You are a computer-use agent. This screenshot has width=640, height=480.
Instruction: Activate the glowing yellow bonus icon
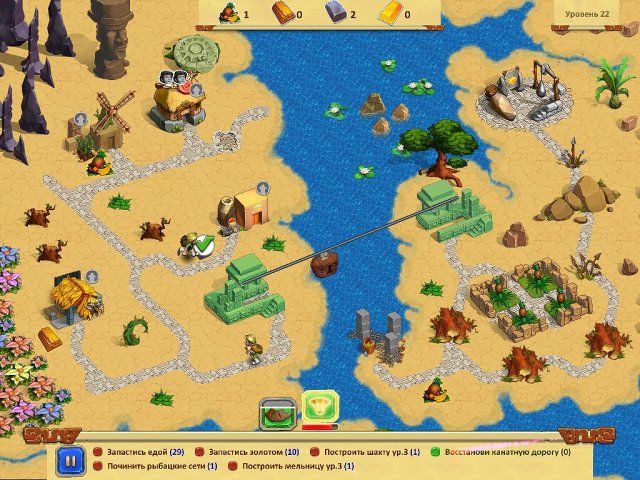320,407
